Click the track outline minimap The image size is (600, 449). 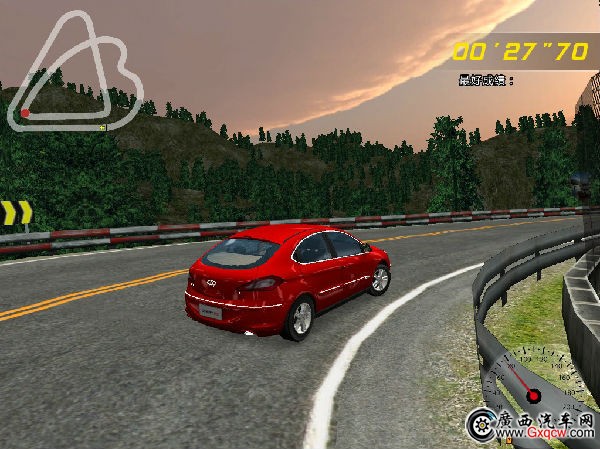(75, 70)
